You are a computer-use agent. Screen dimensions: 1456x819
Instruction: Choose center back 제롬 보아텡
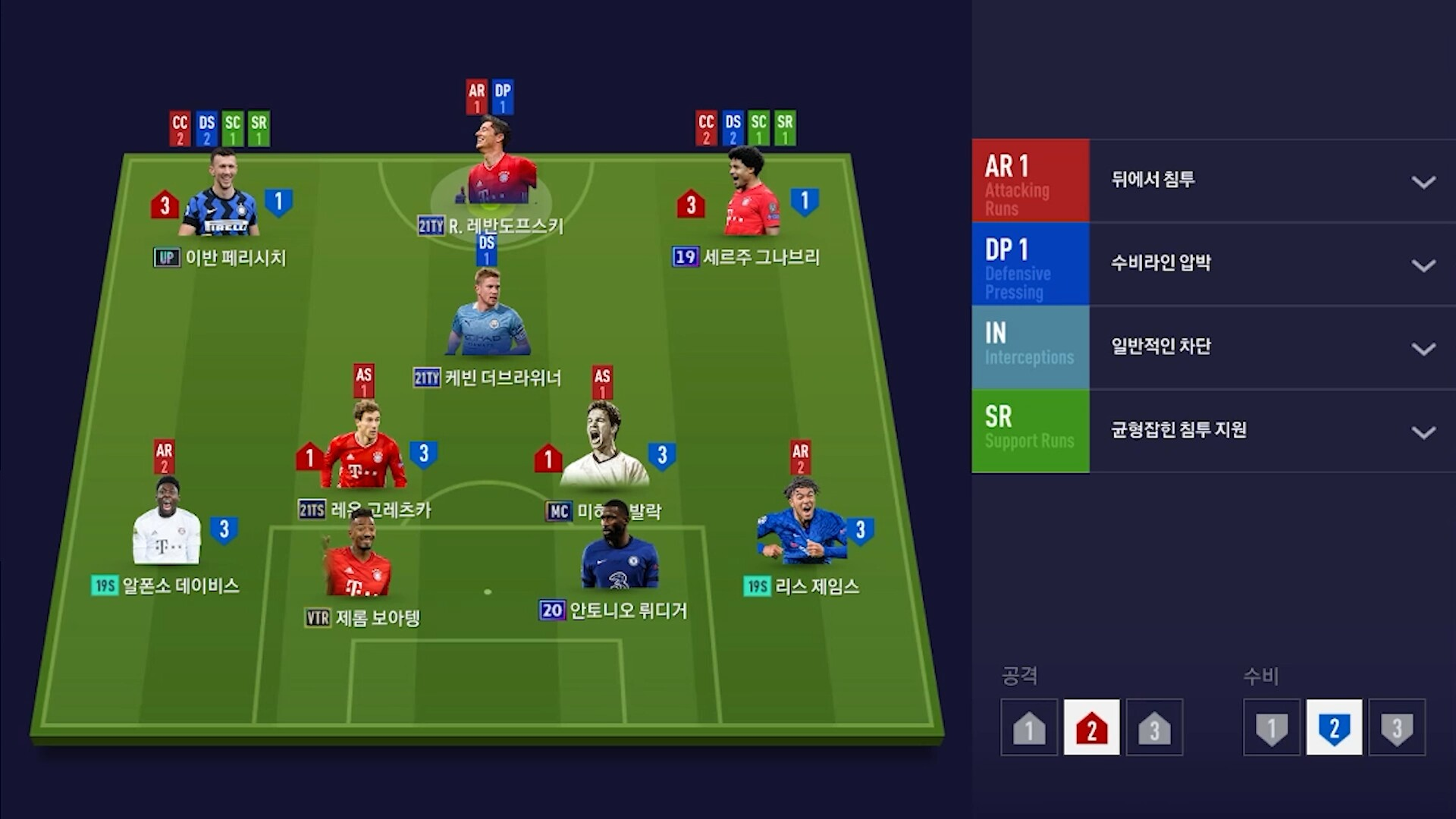(x=358, y=561)
